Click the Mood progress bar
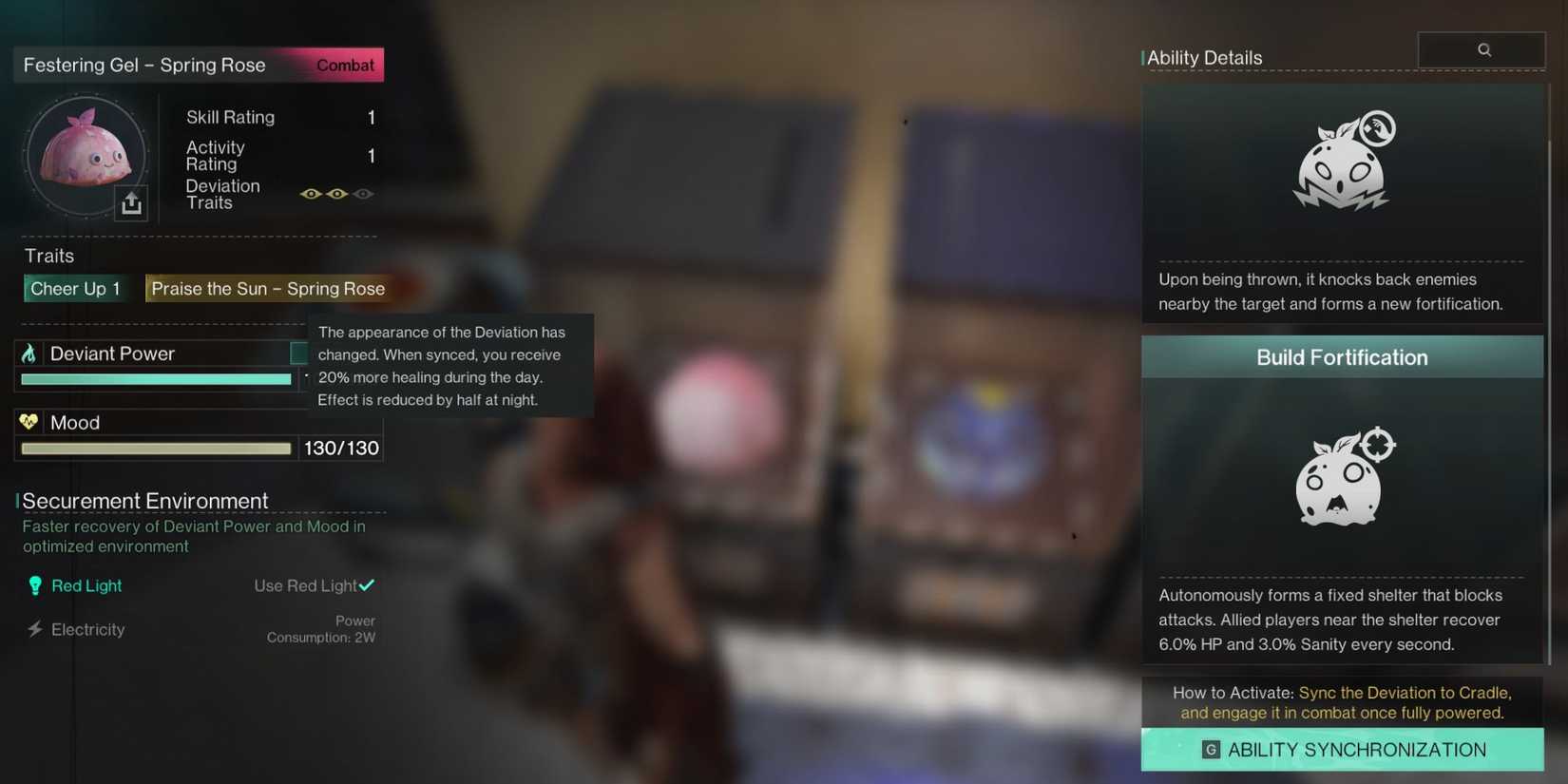The height and width of the screenshot is (784, 1568). [155, 448]
